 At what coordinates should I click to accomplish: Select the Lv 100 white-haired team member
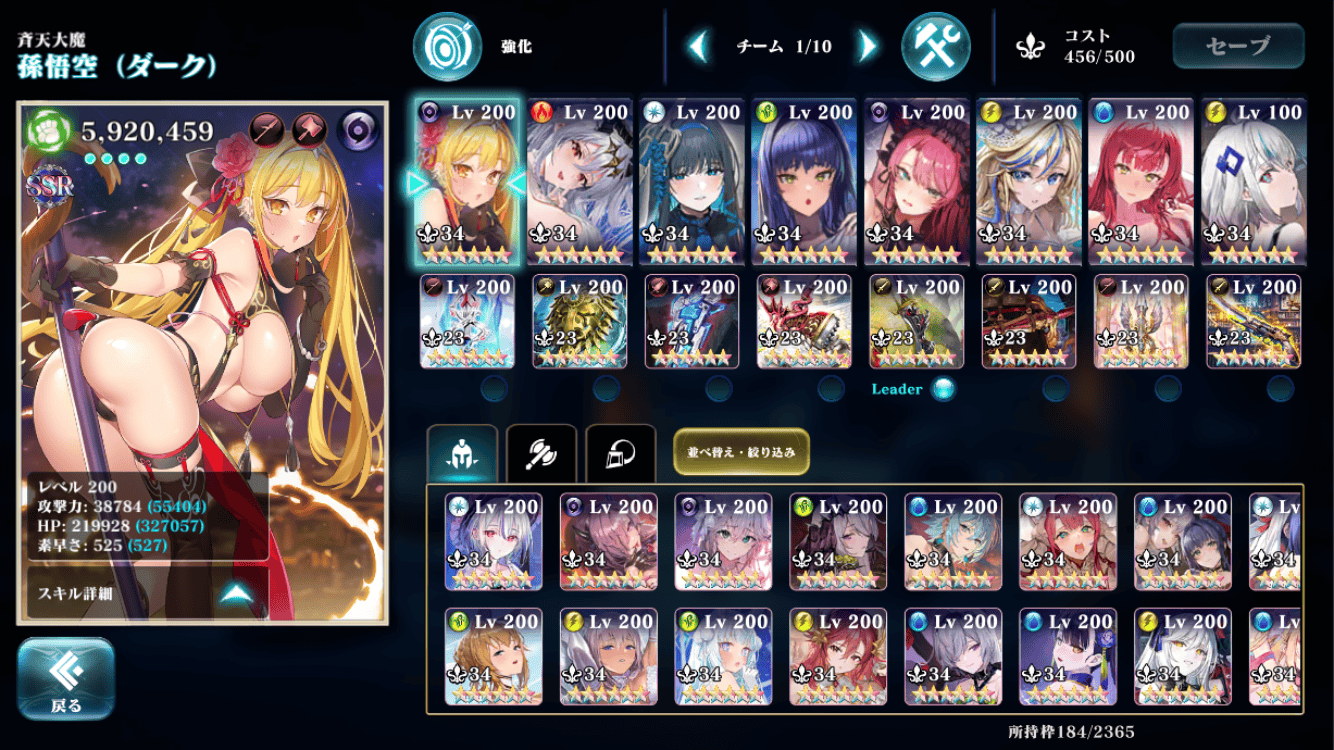click(x=1253, y=182)
